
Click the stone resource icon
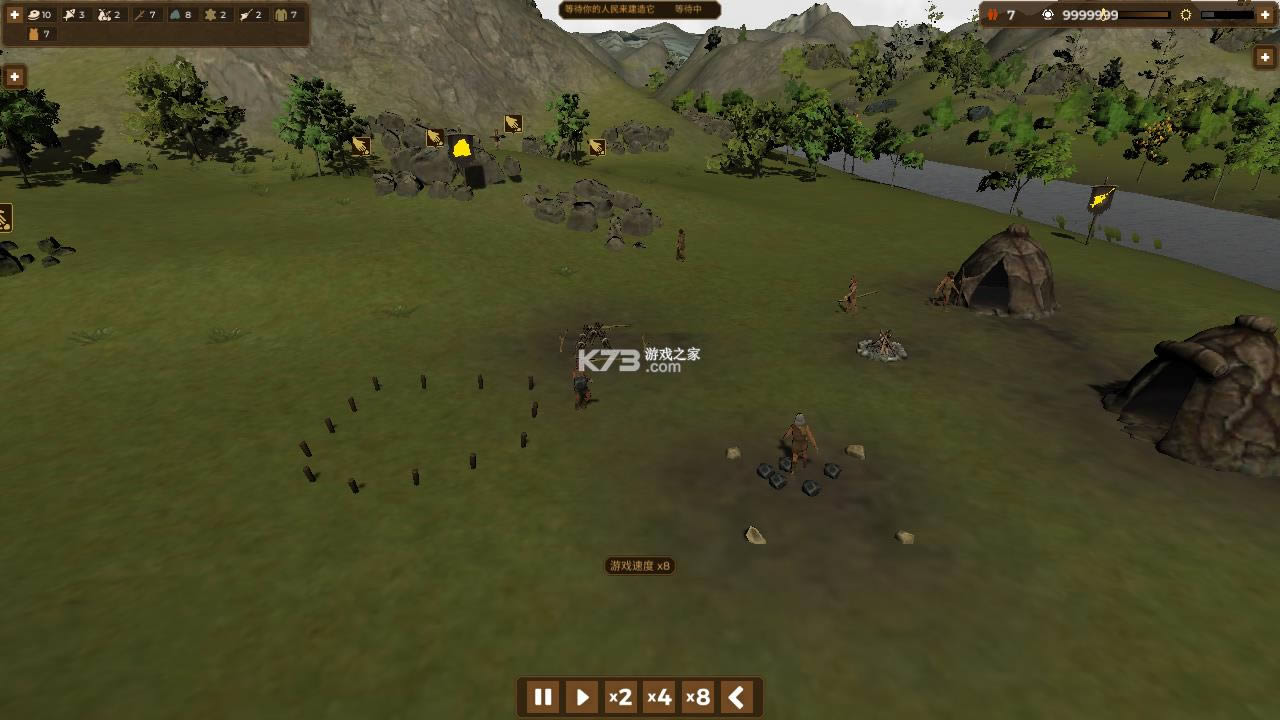[x=175, y=15]
